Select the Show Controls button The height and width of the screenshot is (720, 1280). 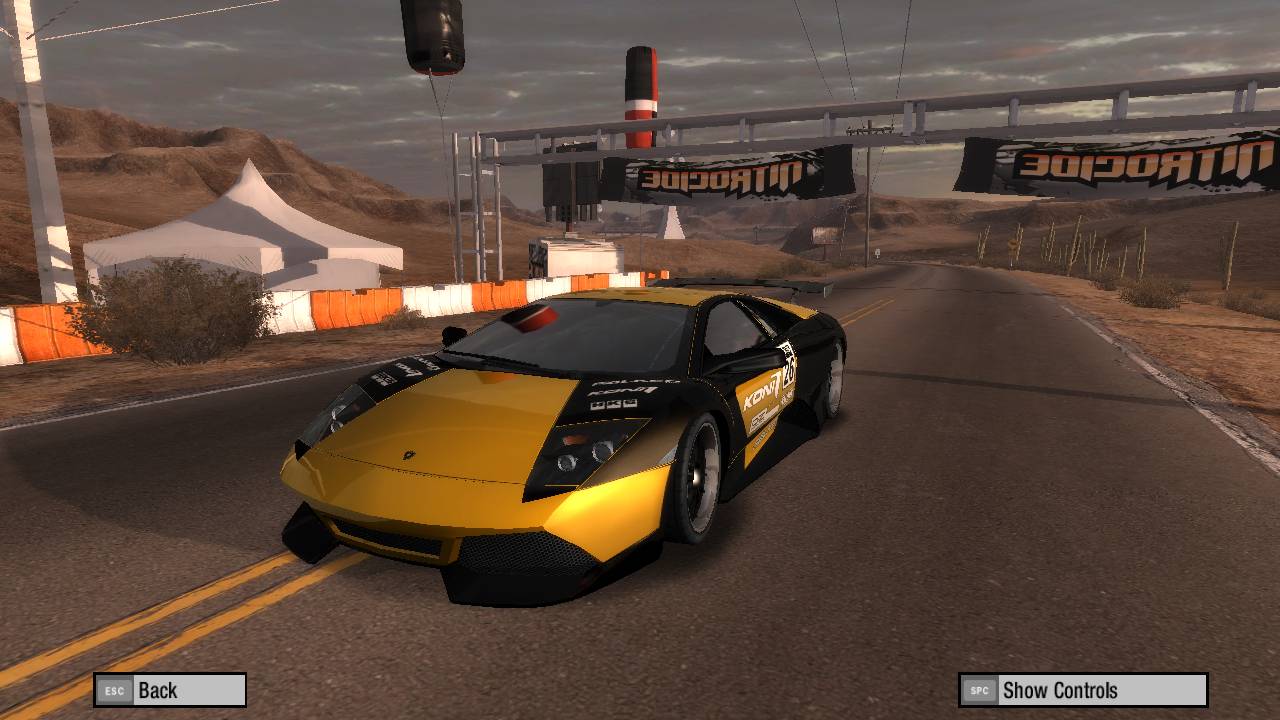click(1083, 690)
